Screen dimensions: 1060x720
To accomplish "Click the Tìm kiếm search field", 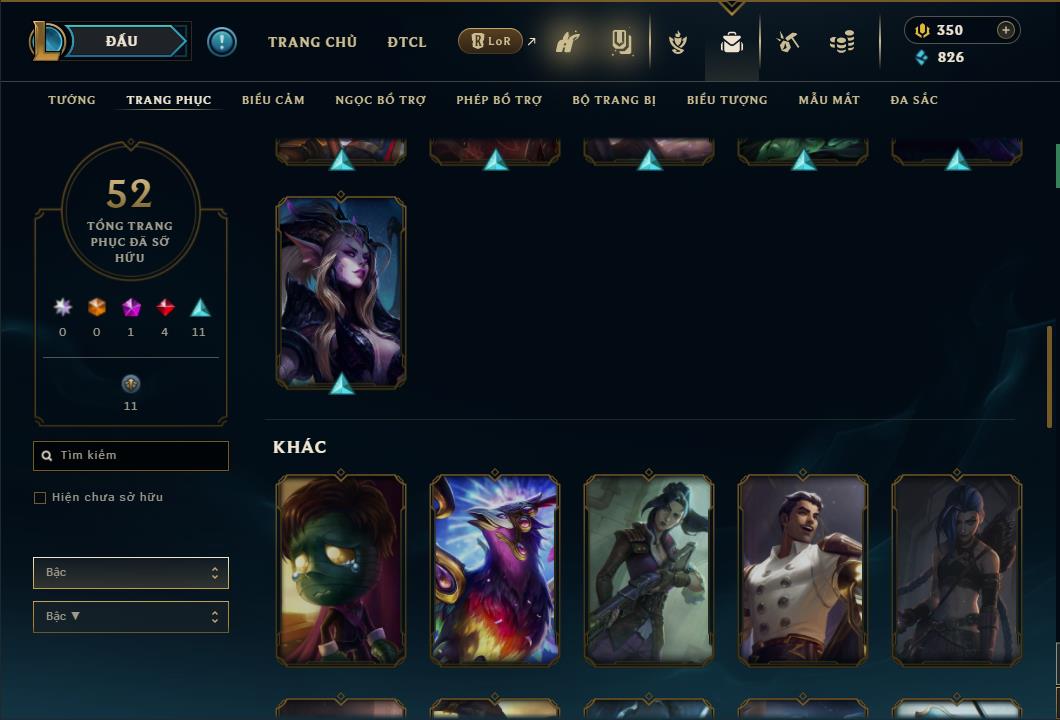I will 131,456.
